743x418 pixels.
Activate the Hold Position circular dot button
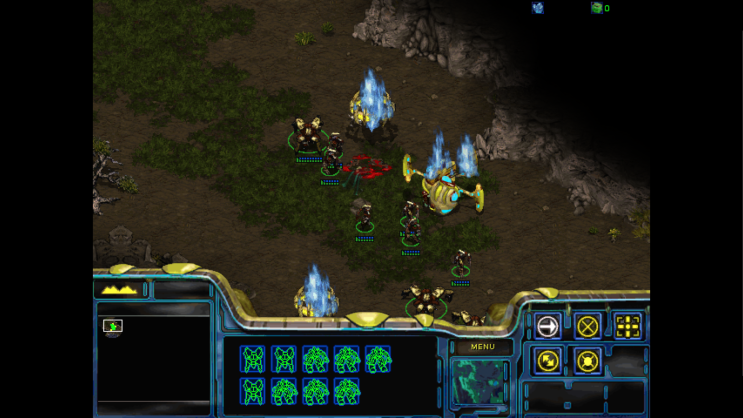click(x=587, y=360)
